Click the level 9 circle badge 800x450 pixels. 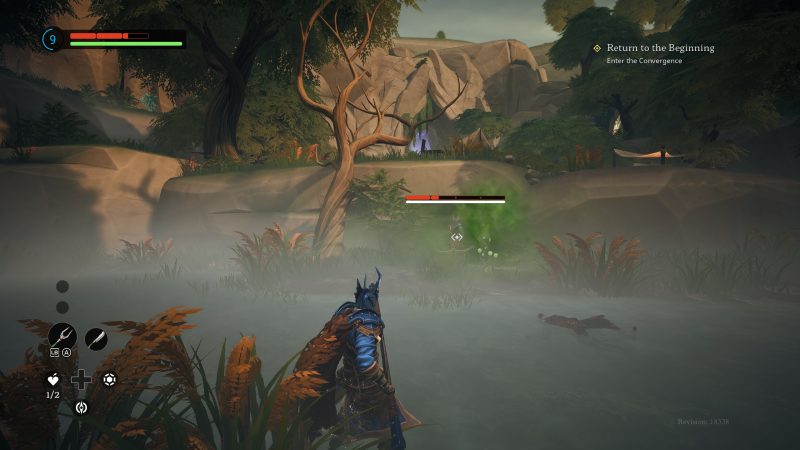pyautogui.click(x=52, y=39)
